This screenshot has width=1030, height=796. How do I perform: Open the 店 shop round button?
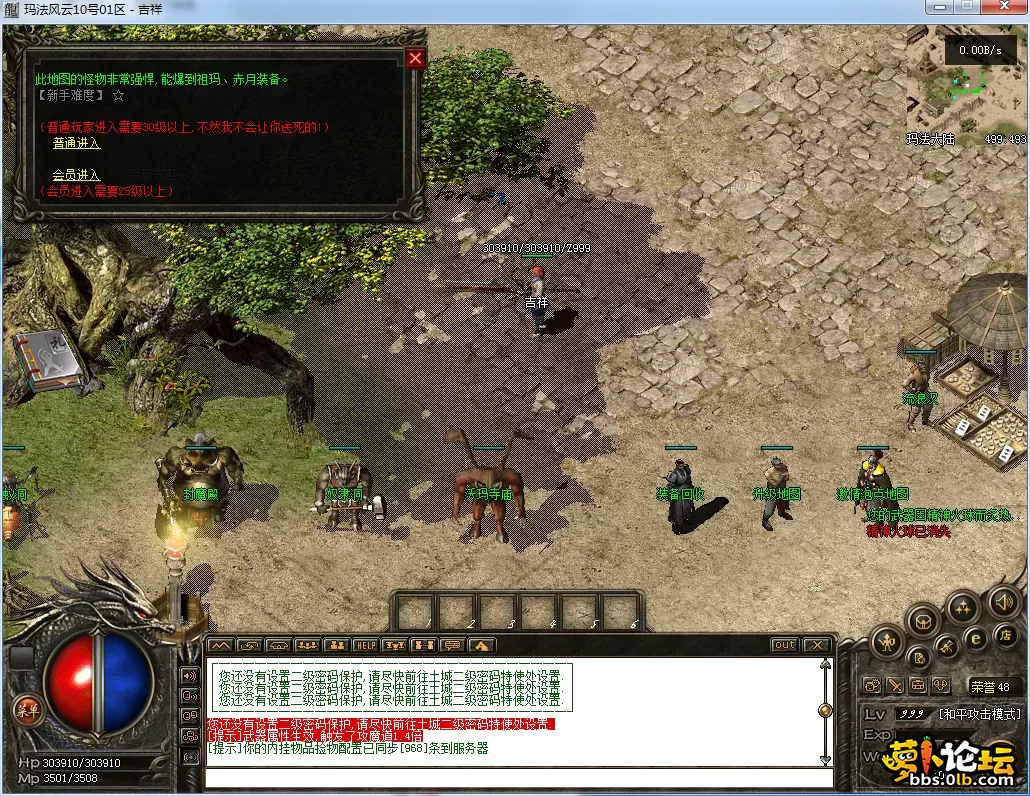(1006, 635)
